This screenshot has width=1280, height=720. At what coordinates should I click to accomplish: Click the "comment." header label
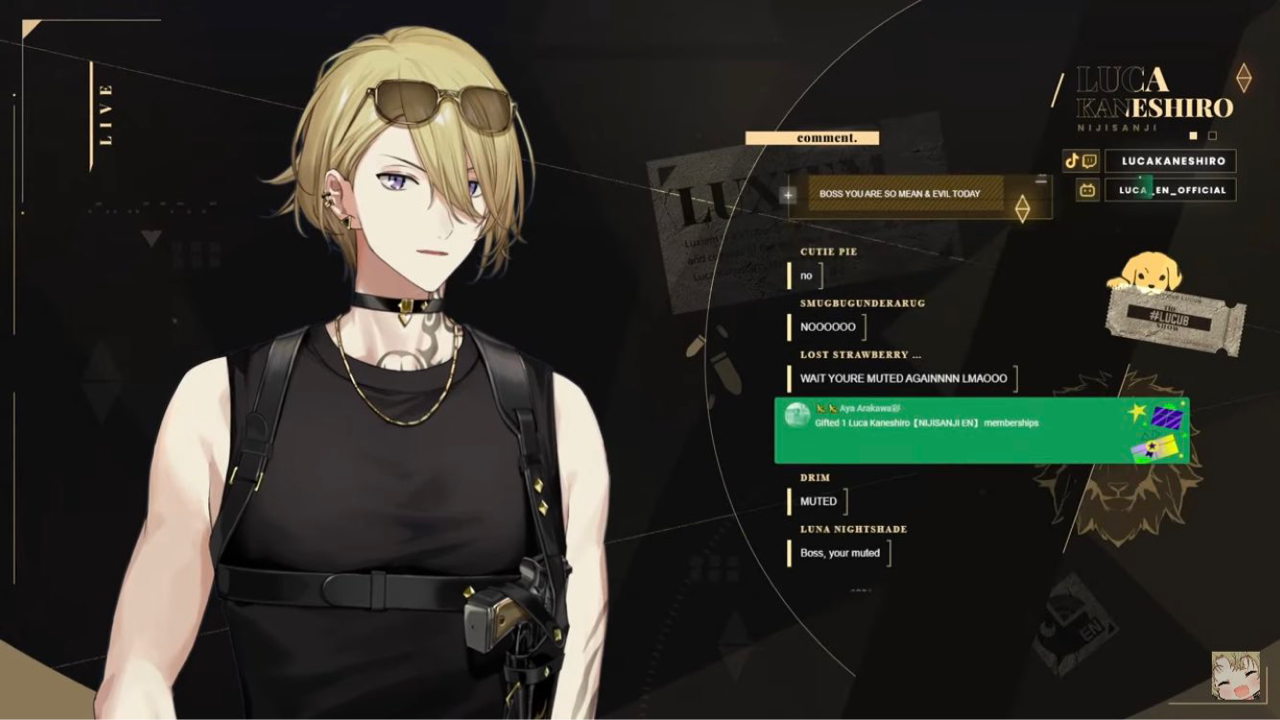click(x=812, y=138)
